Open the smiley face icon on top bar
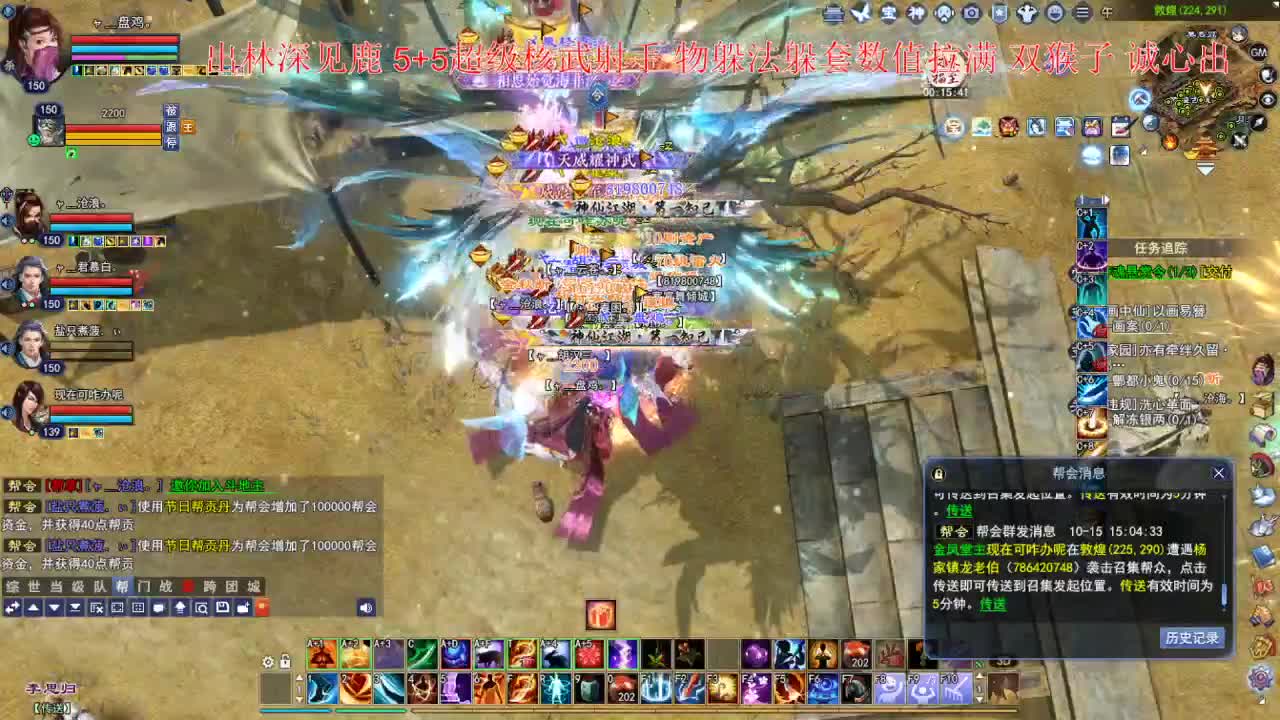This screenshot has width=1280, height=720. pyautogui.click(x=1057, y=13)
